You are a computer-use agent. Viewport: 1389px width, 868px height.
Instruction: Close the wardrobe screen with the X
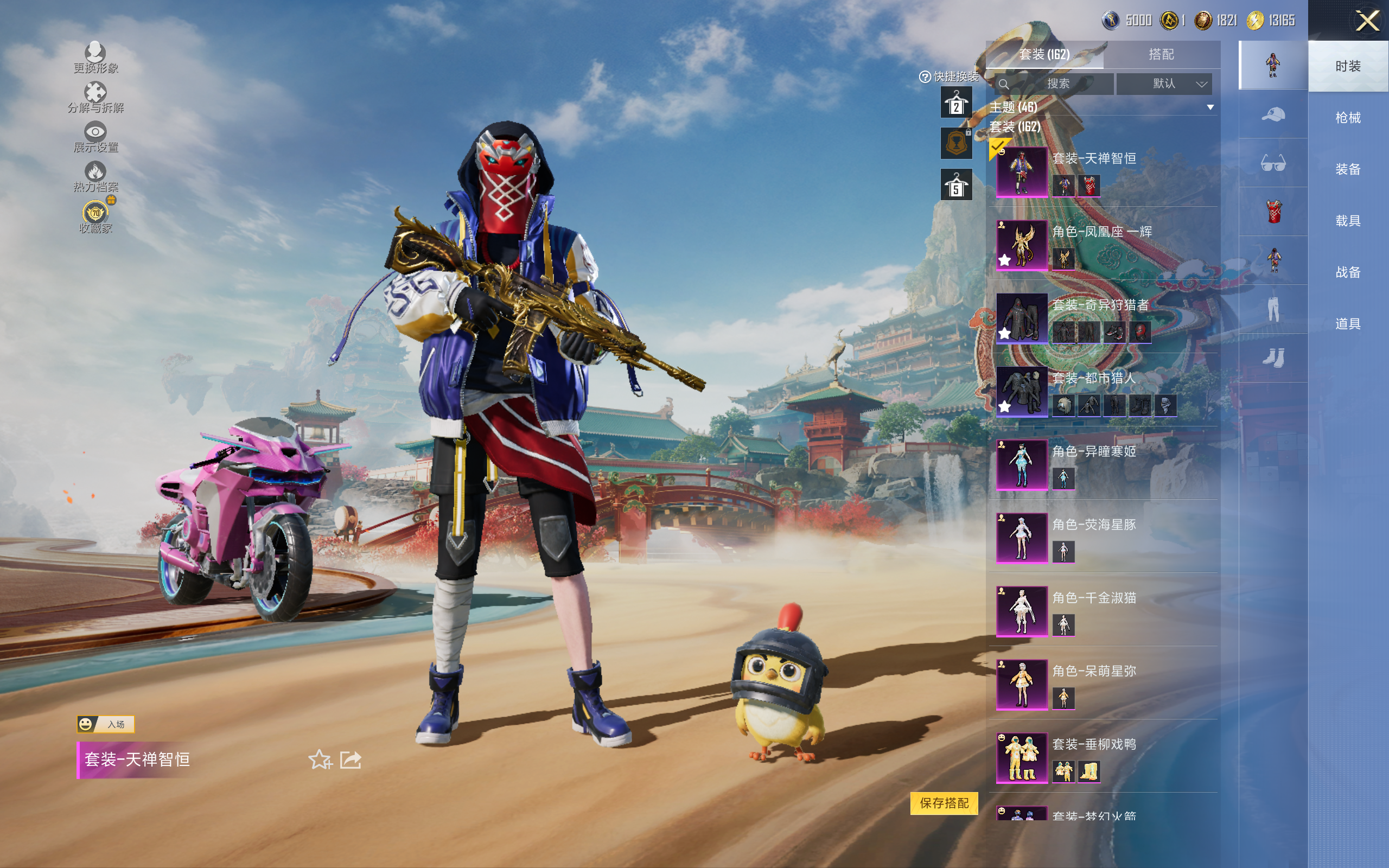tap(1367, 21)
